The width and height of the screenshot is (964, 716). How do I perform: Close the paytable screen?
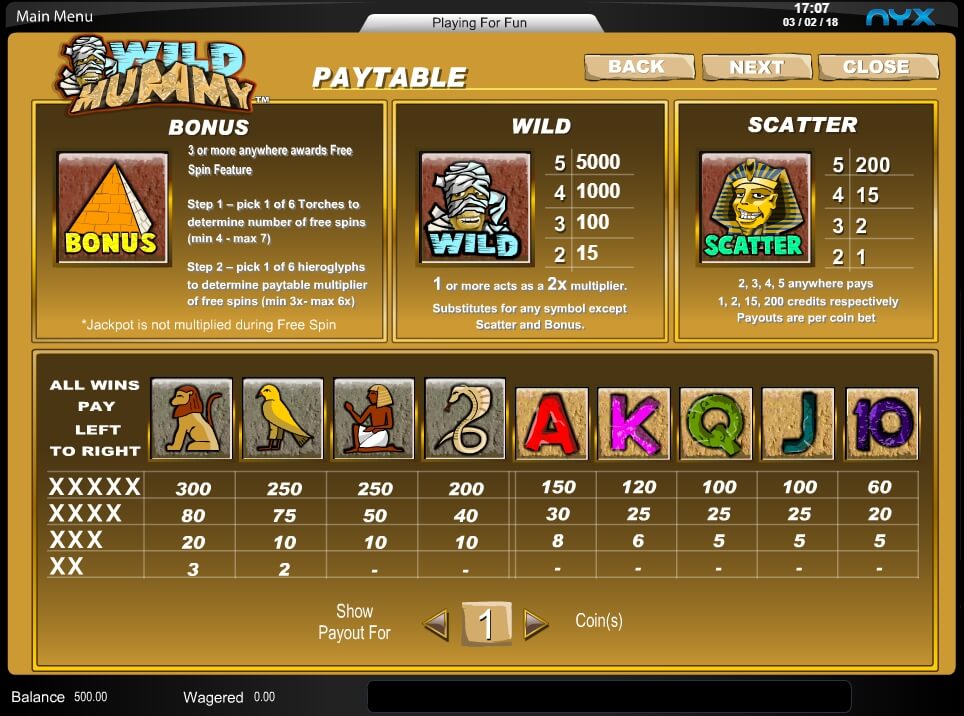pyautogui.click(x=876, y=67)
